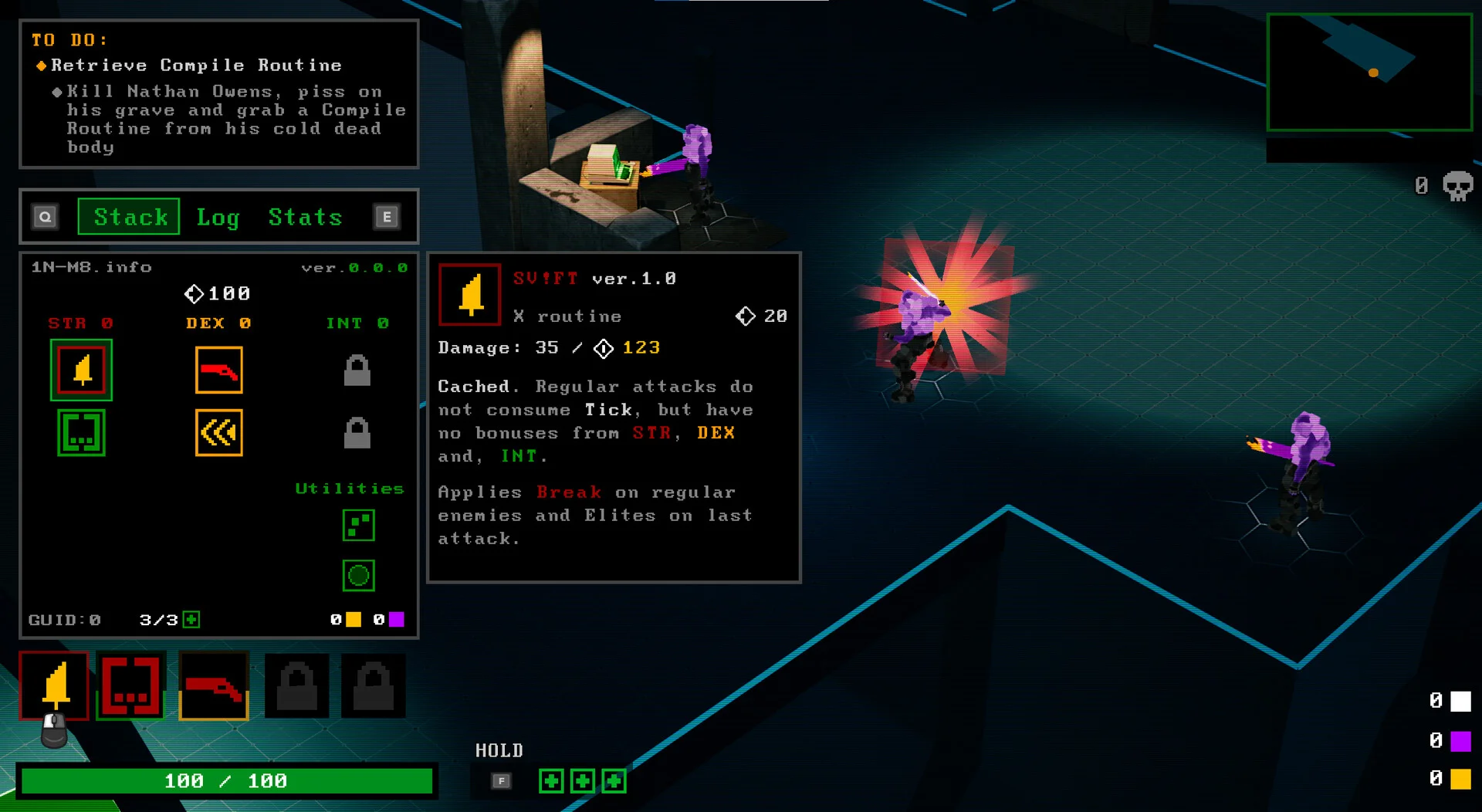Activate the red bracket hotbar slot

pyautogui.click(x=130, y=685)
